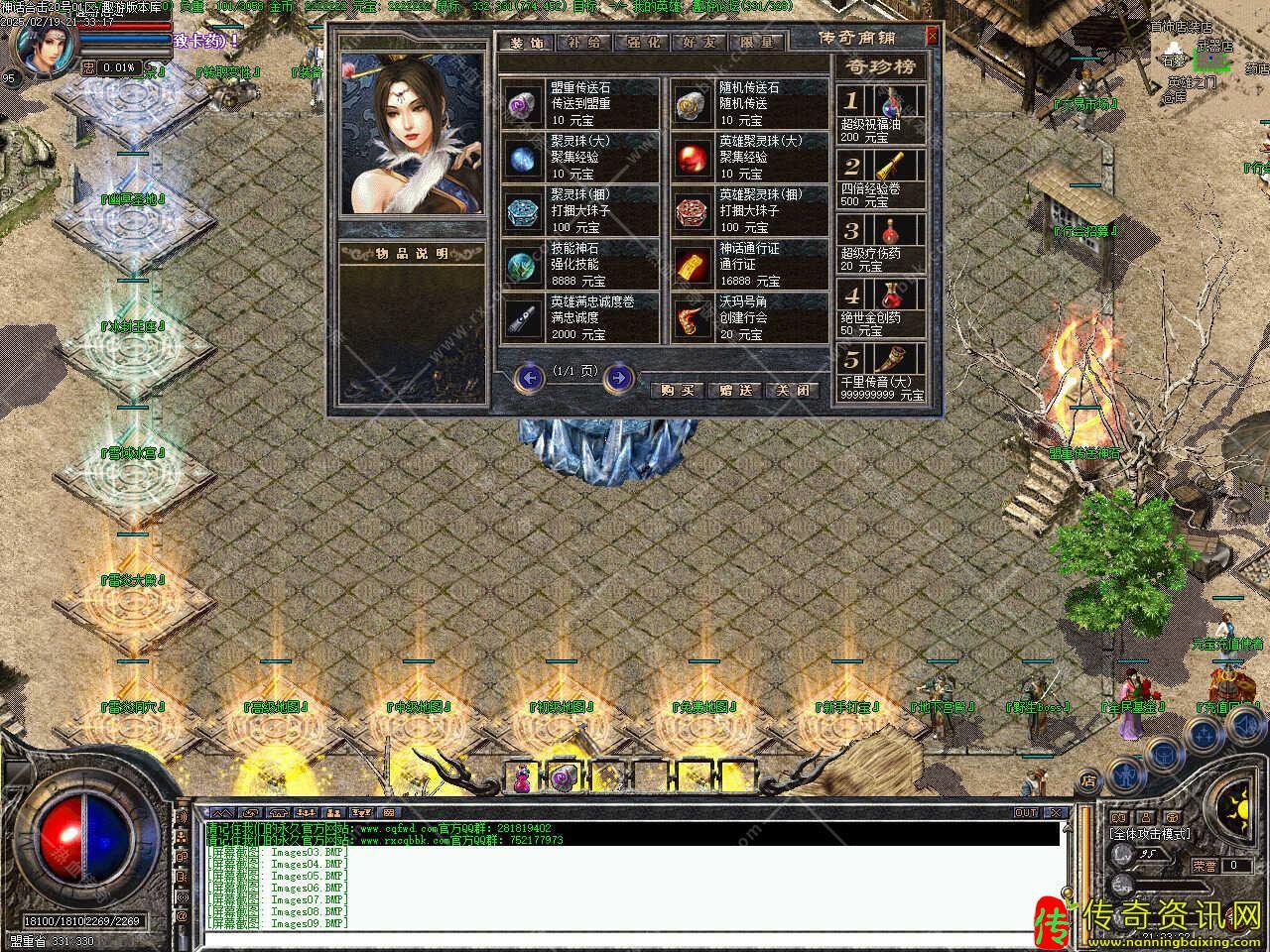The width and height of the screenshot is (1270, 952).
Task: Go to the next shop page arrow
Action: [x=618, y=377]
